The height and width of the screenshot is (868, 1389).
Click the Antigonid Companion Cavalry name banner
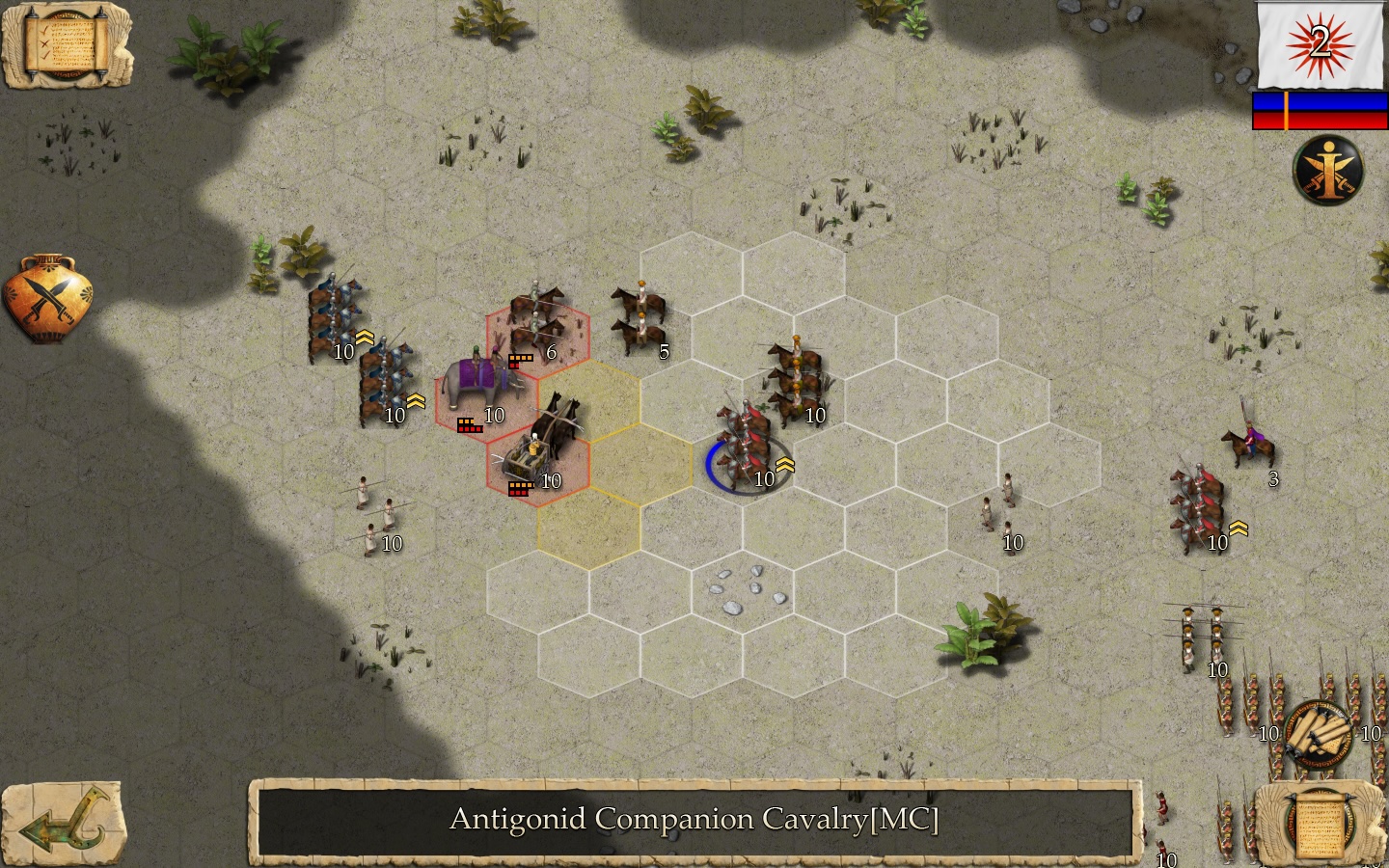pos(694,820)
